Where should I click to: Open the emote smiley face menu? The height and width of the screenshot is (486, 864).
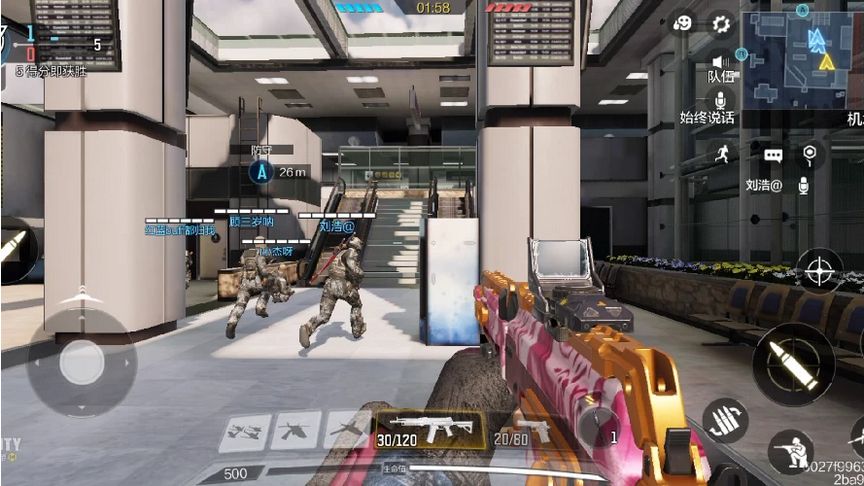683,24
